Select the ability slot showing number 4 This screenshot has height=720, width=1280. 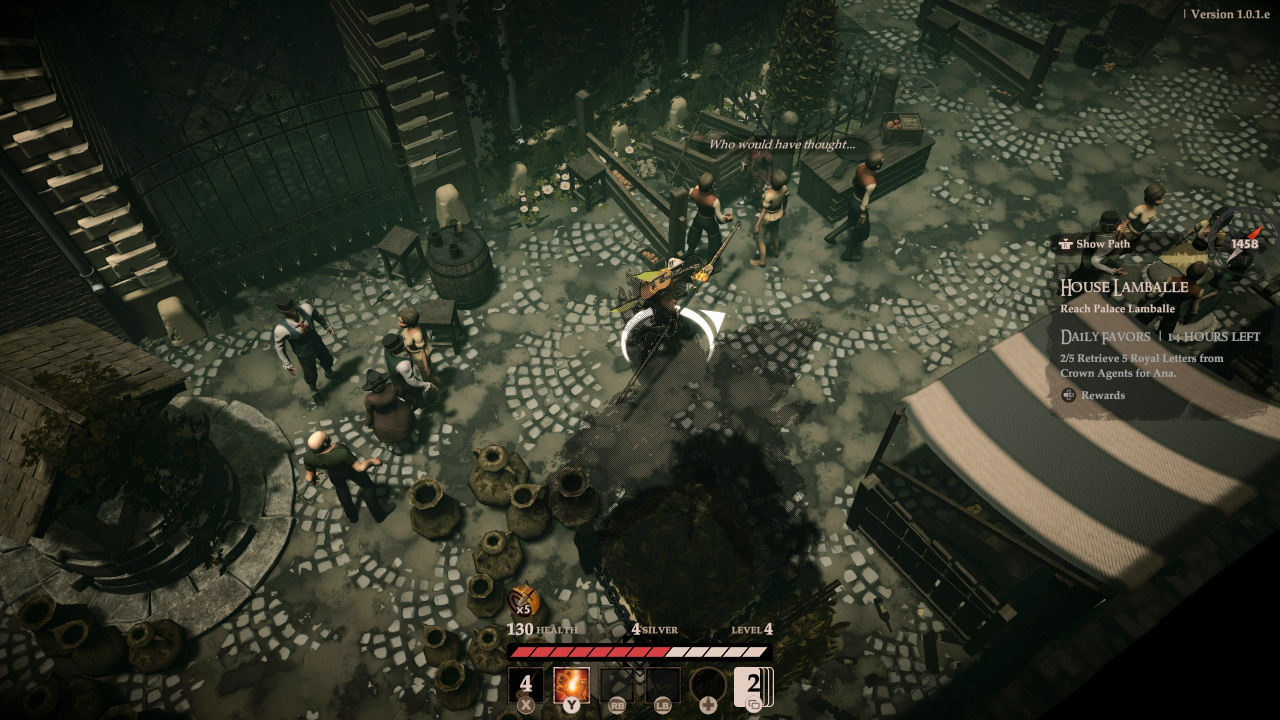point(526,685)
